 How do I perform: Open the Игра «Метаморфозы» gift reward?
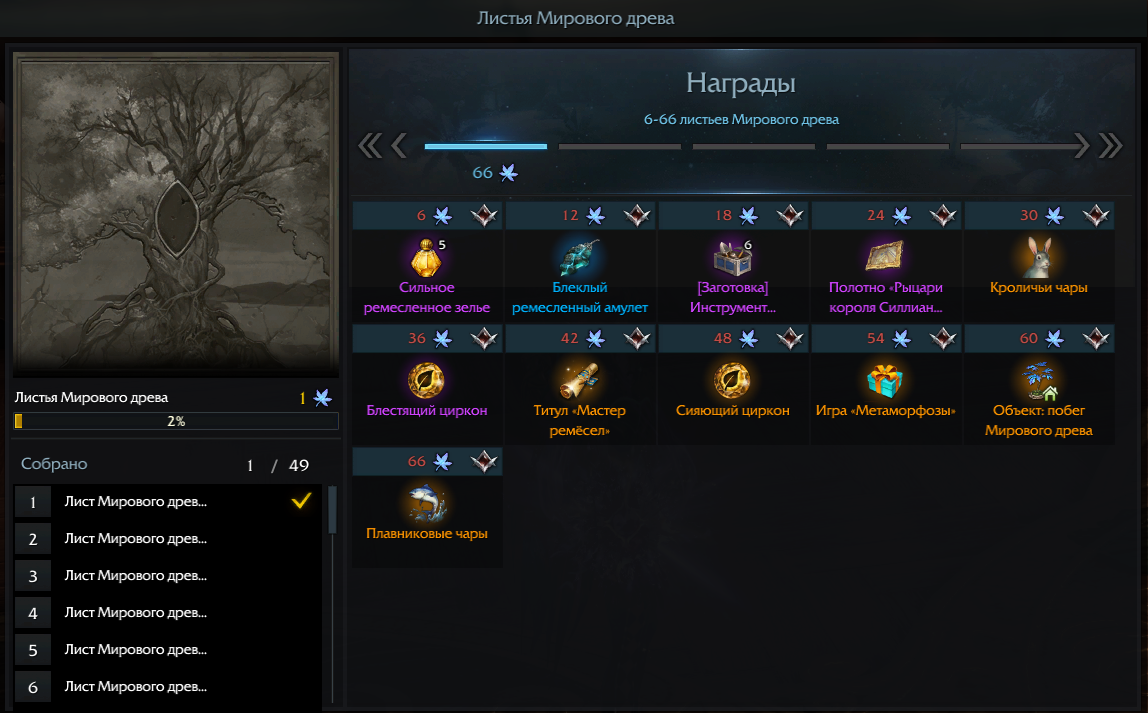click(885, 380)
